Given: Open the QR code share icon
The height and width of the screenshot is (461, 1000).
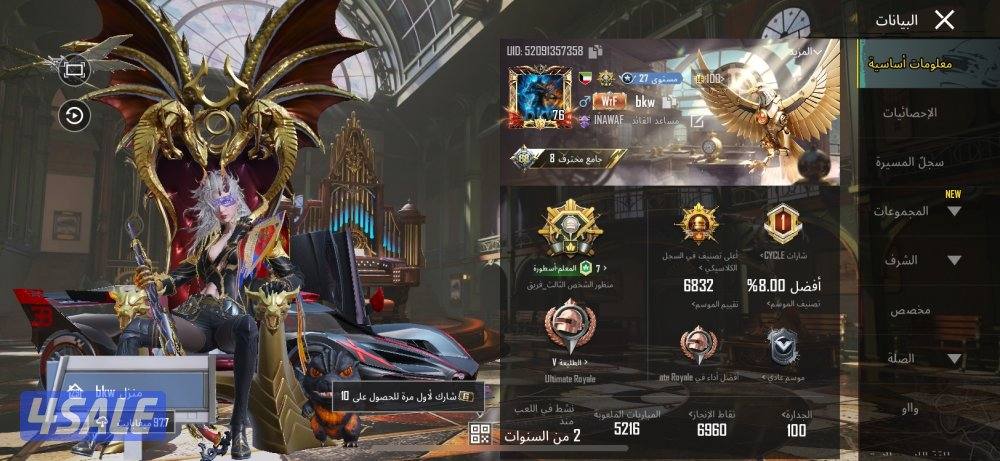Looking at the screenshot, I should click(480, 433).
